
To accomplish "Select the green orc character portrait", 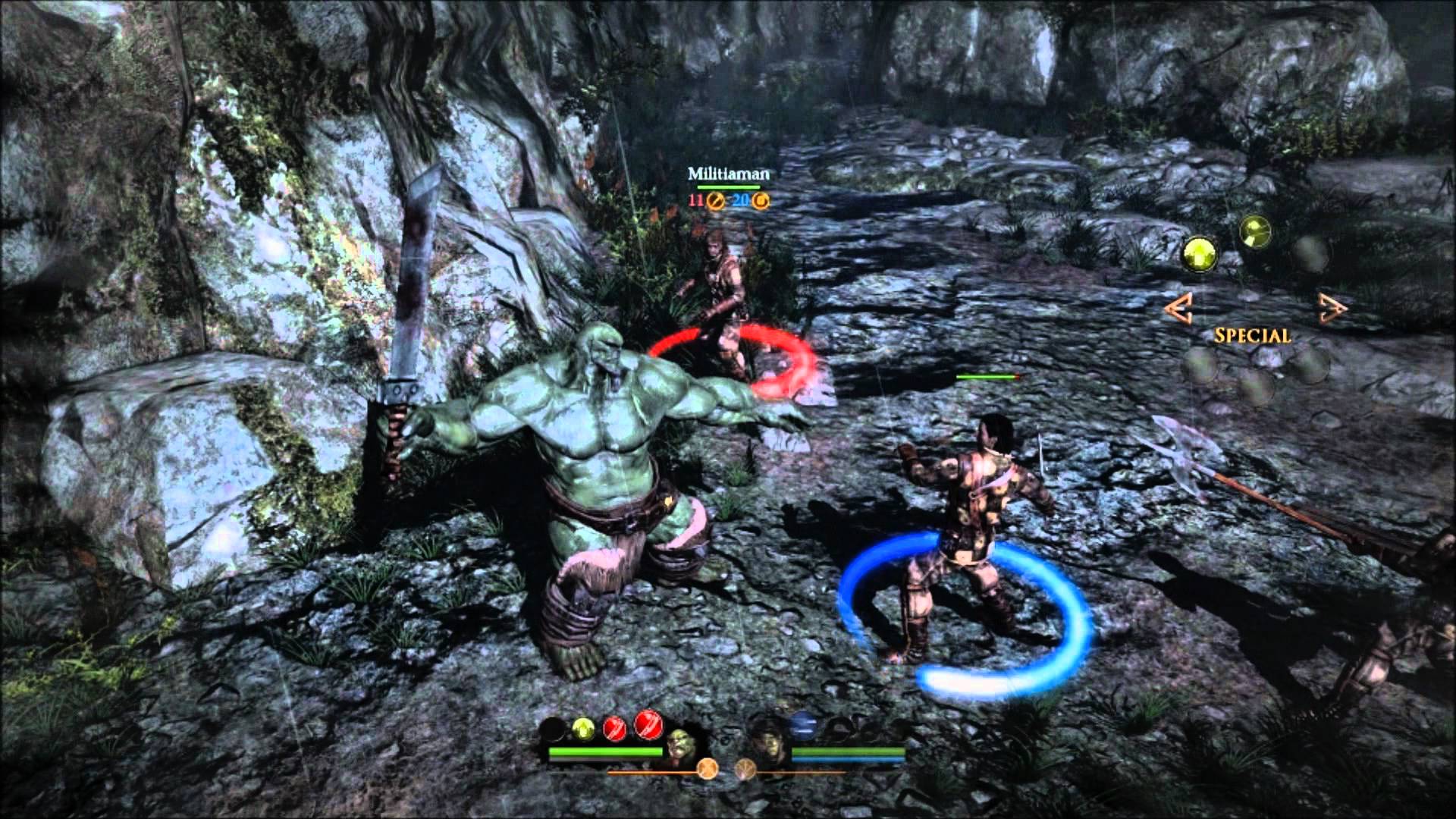I will point(678,745).
